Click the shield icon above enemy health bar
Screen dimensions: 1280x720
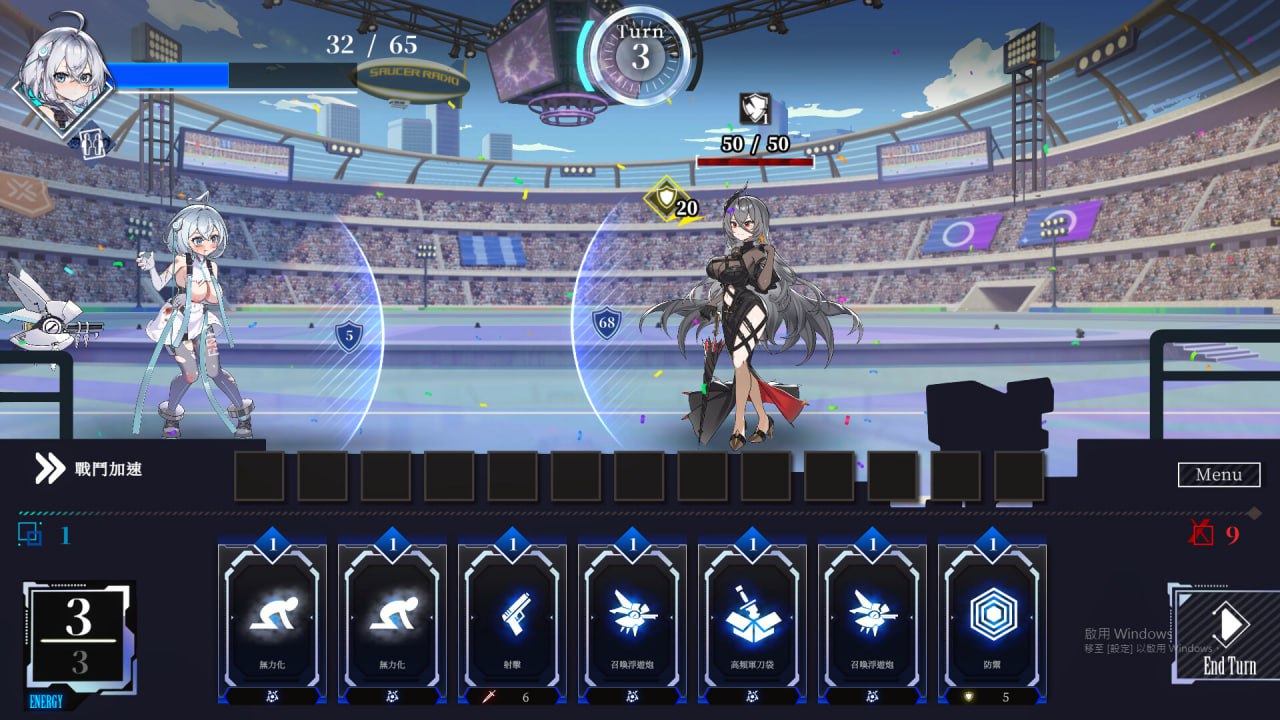point(755,108)
